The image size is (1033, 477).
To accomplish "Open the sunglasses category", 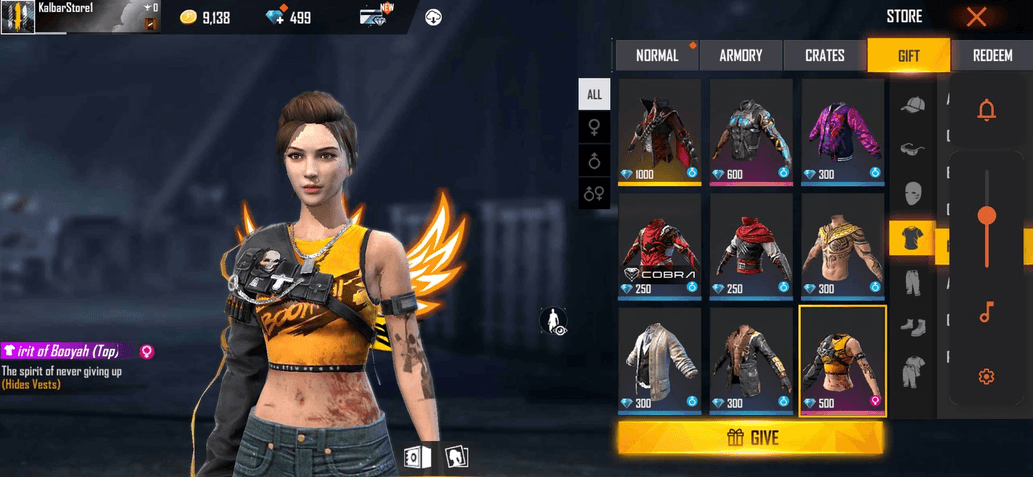I will pyautogui.click(x=911, y=149).
